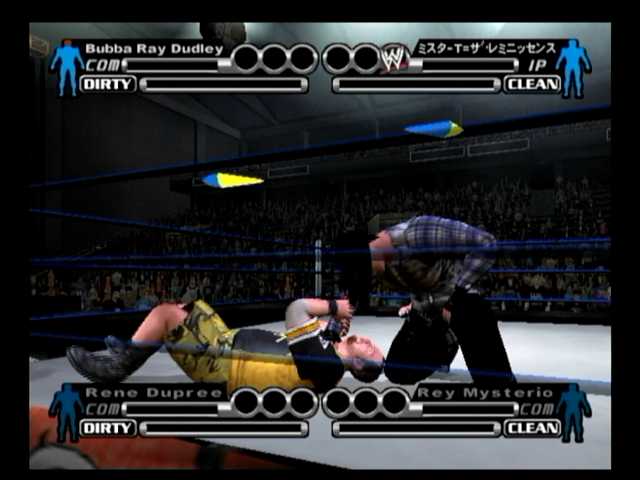Image resolution: width=640 pixels, height=480 pixels.
Task: Choose the Rene Dupree name label
Action: point(152,392)
